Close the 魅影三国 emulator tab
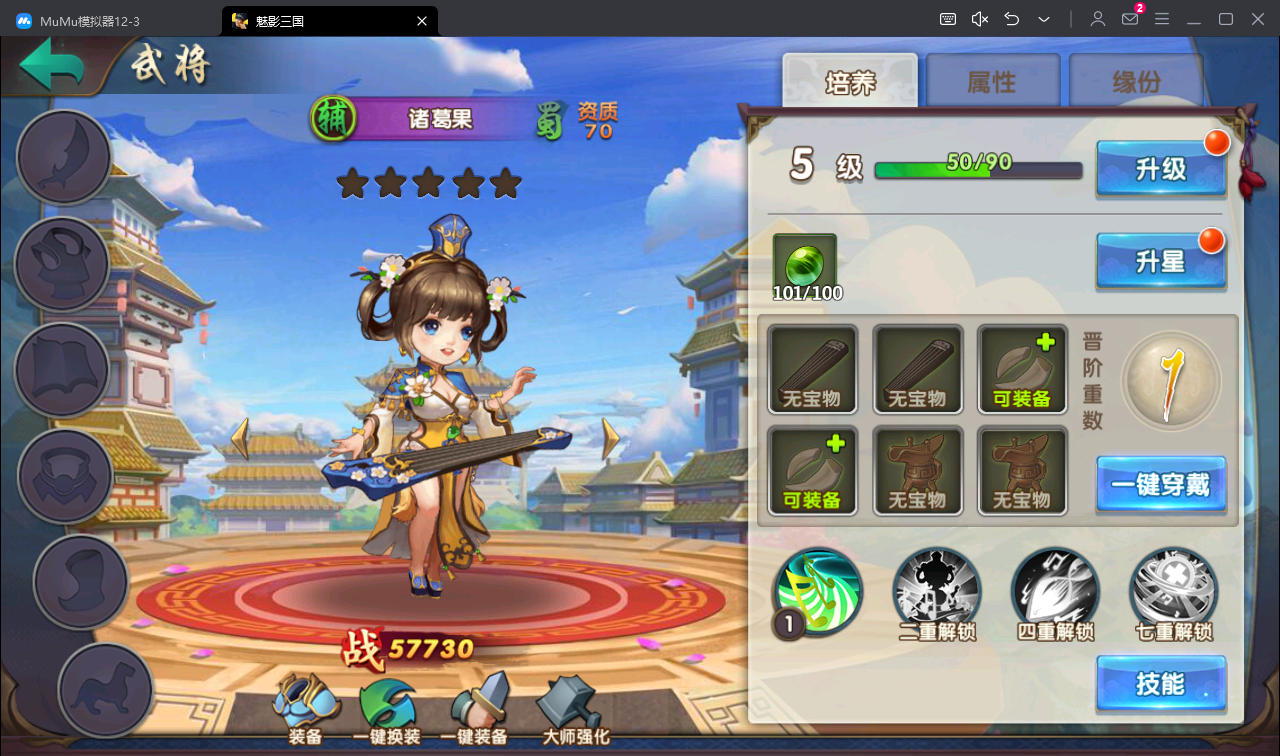Image resolution: width=1280 pixels, height=756 pixels. [x=422, y=20]
